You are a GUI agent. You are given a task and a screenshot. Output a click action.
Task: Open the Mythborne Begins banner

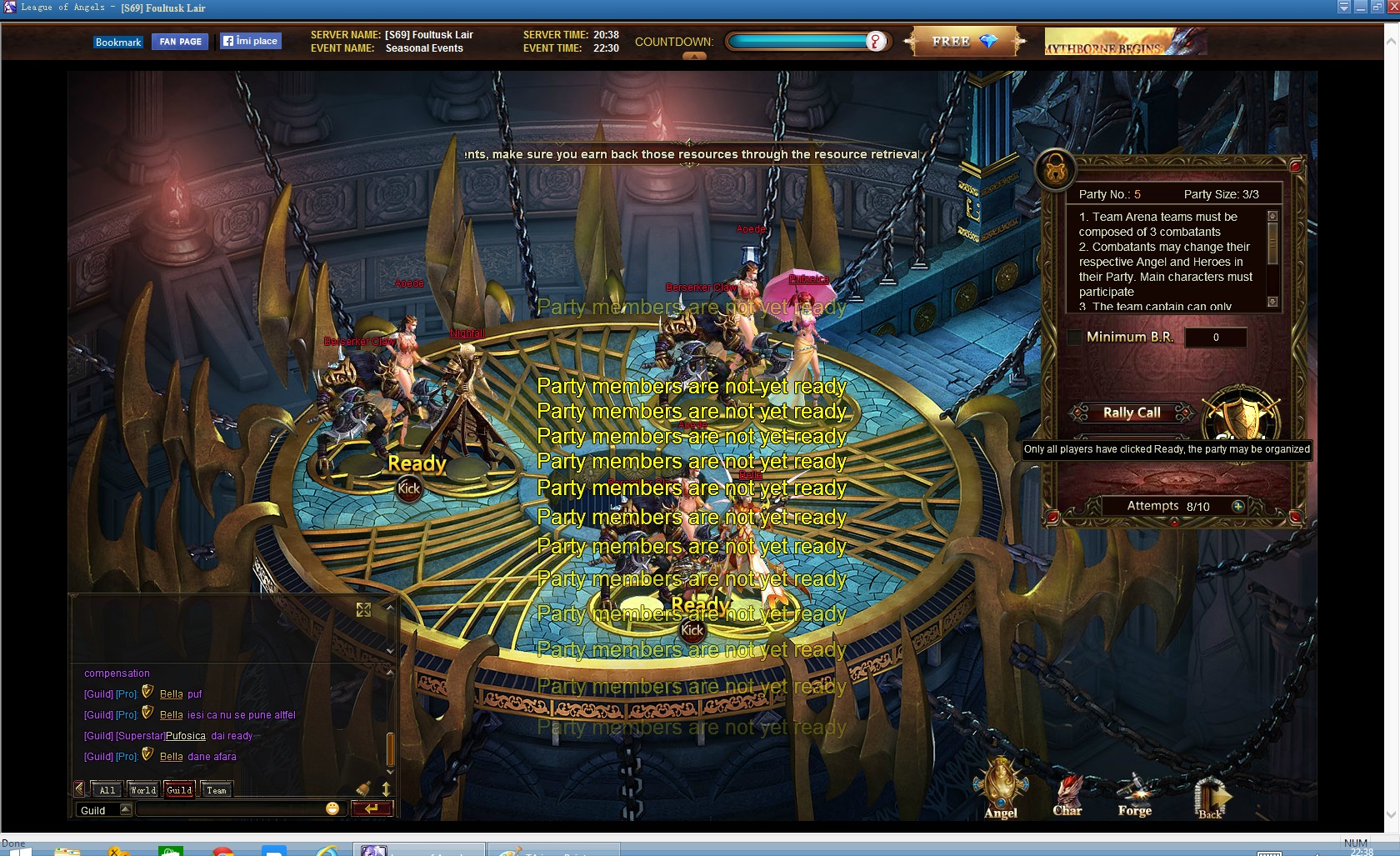tap(1125, 42)
